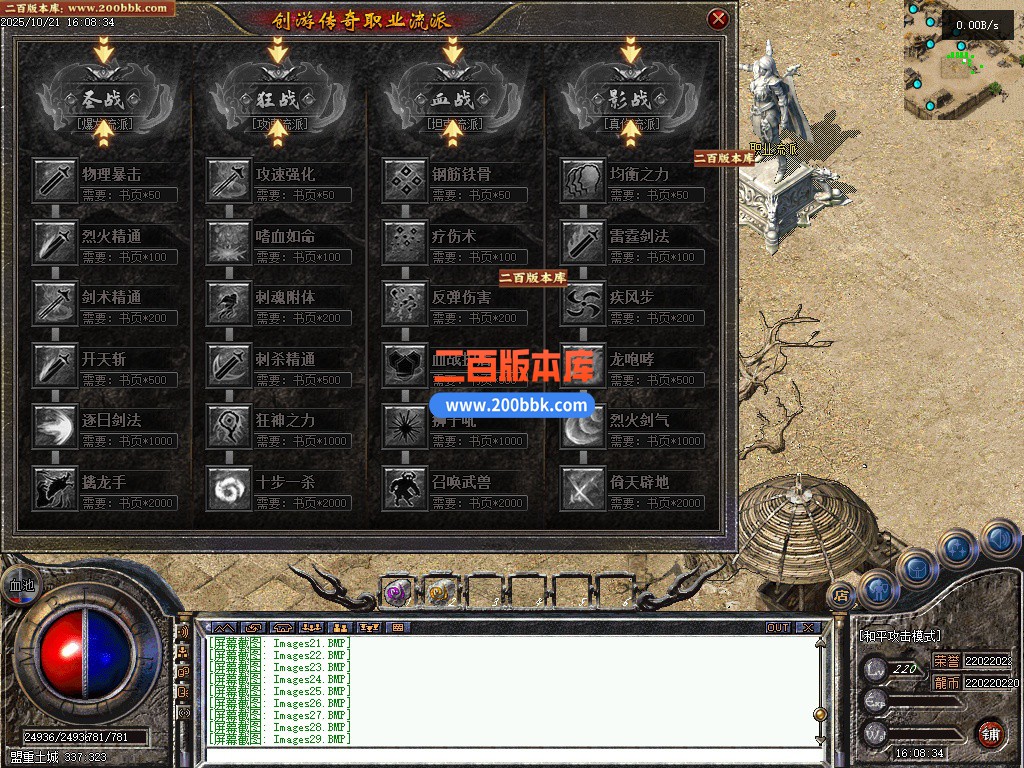Learn the 钢筋铁骨 skill
The image size is (1024, 768).
[405, 181]
